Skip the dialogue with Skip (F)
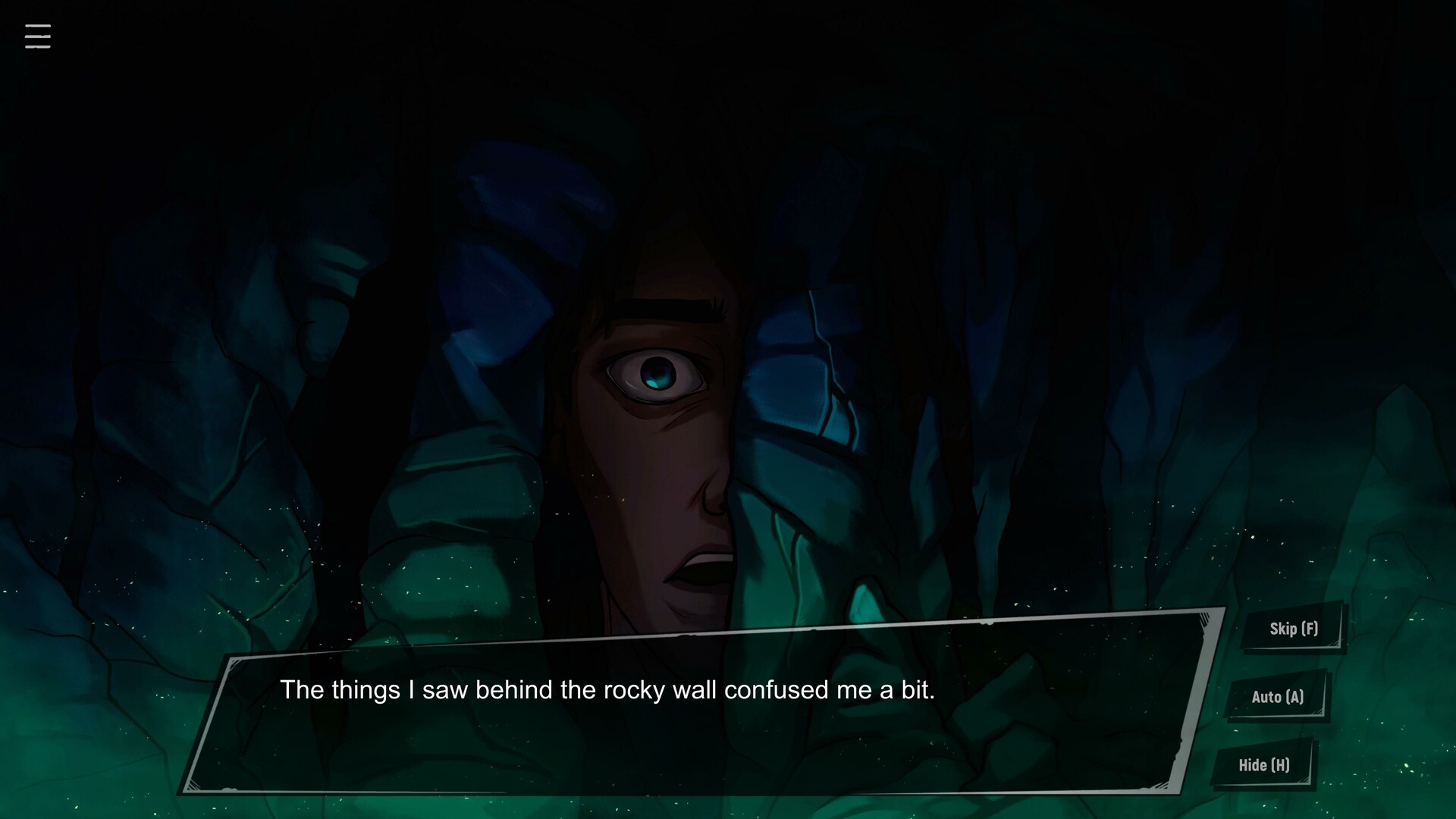The width and height of the screenshot is (1456, 819). pyautogui.click(x=1293, y=629)
